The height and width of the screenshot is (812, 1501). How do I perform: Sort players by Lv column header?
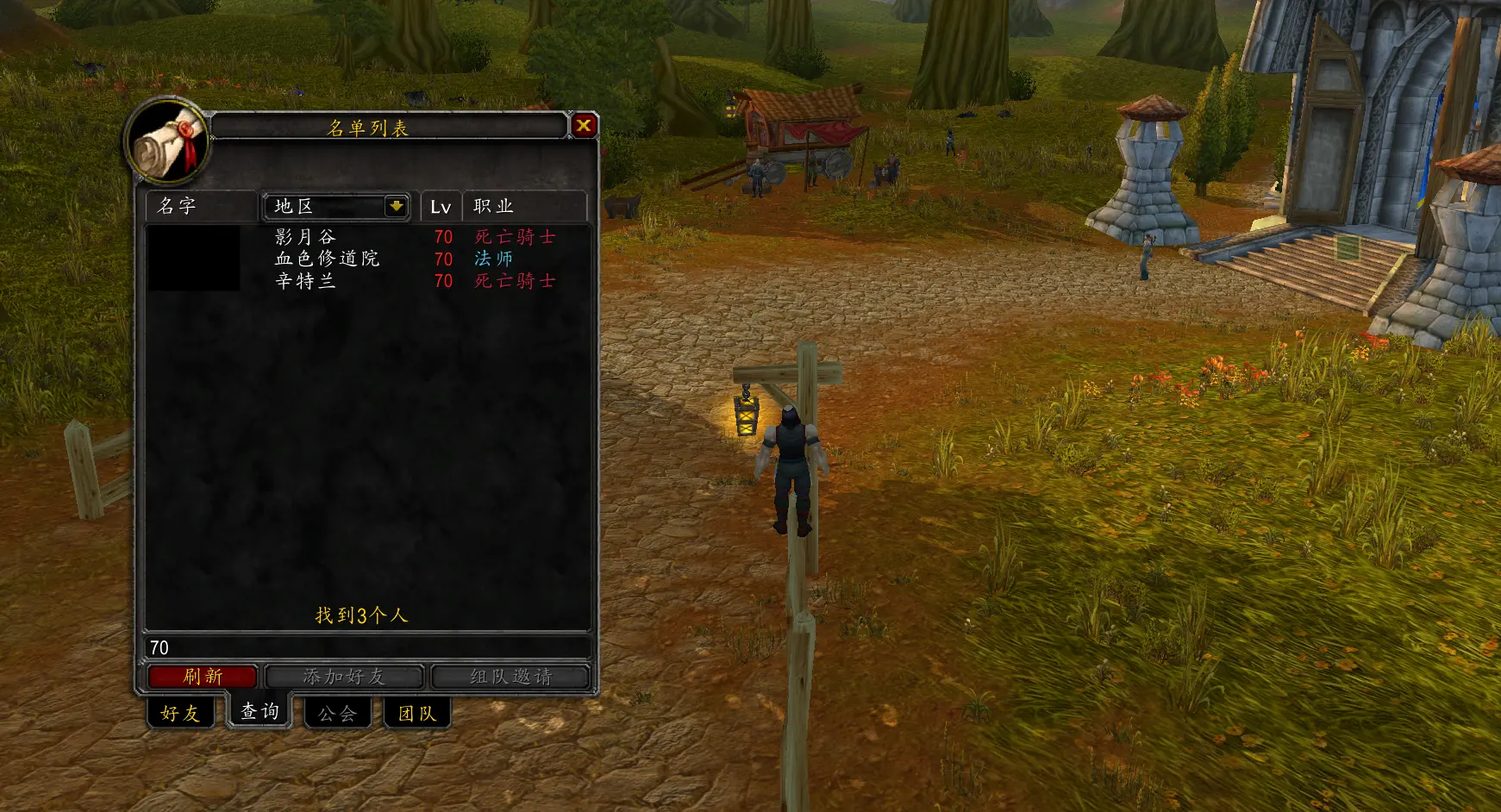pos(441,207)
